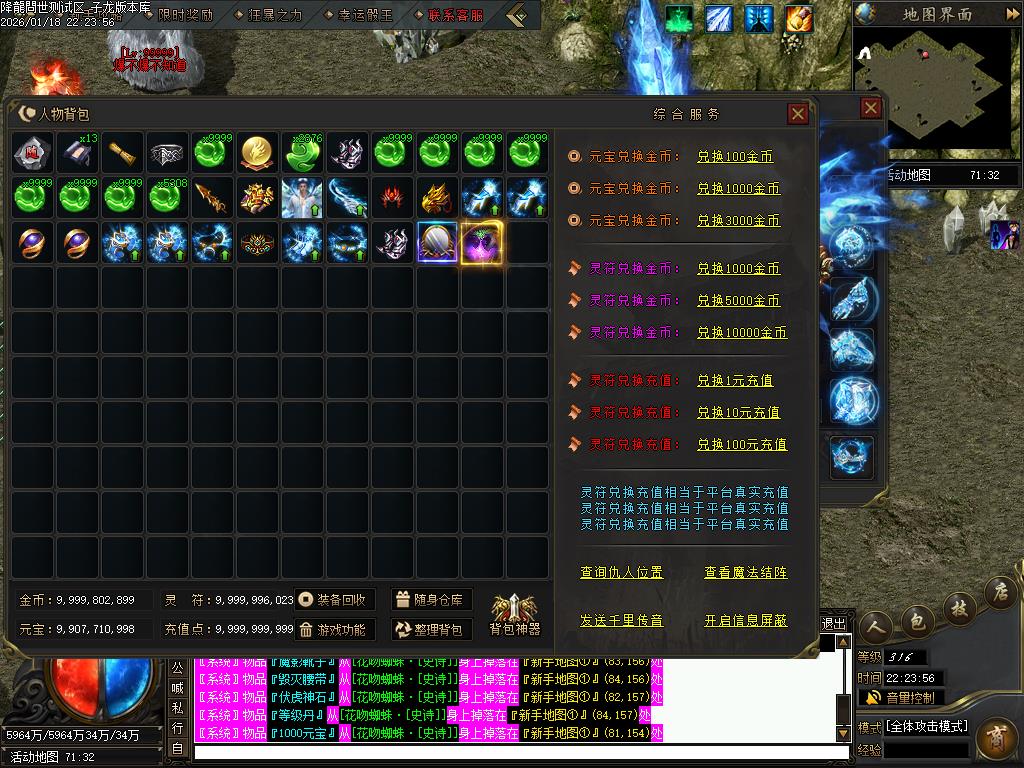The width and height of the screenshot is (1024, 768).
Task: Enable message blocking with 开启信息屏蔽
Action: [745, 621]
